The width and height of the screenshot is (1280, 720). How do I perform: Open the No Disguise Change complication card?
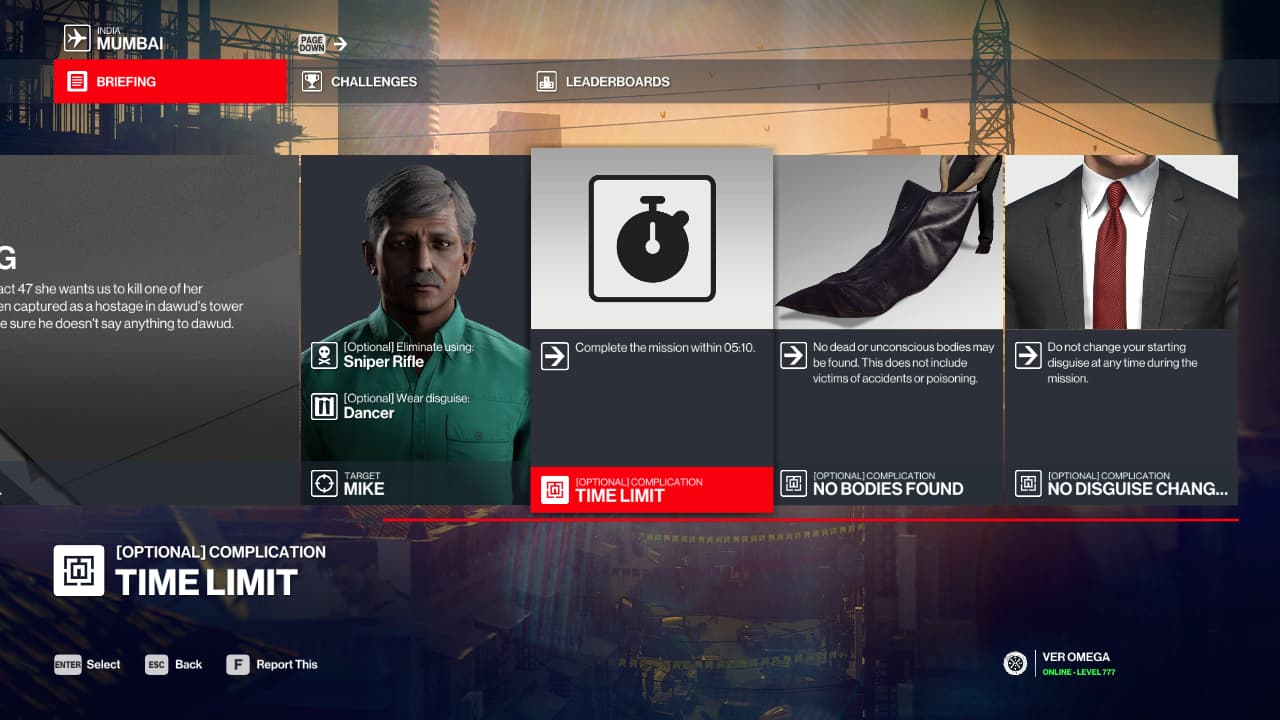coord(1121,330)
